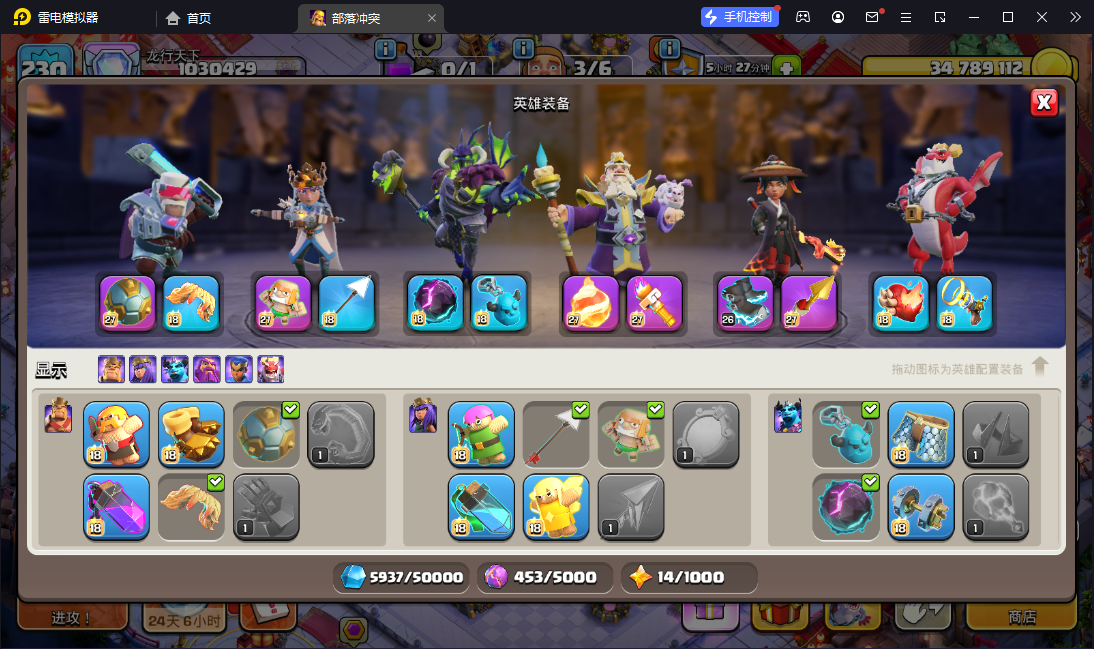This screenshot has width=1094, height=649.
Task: Select the Metal Pants equipment
Action: 921,434
